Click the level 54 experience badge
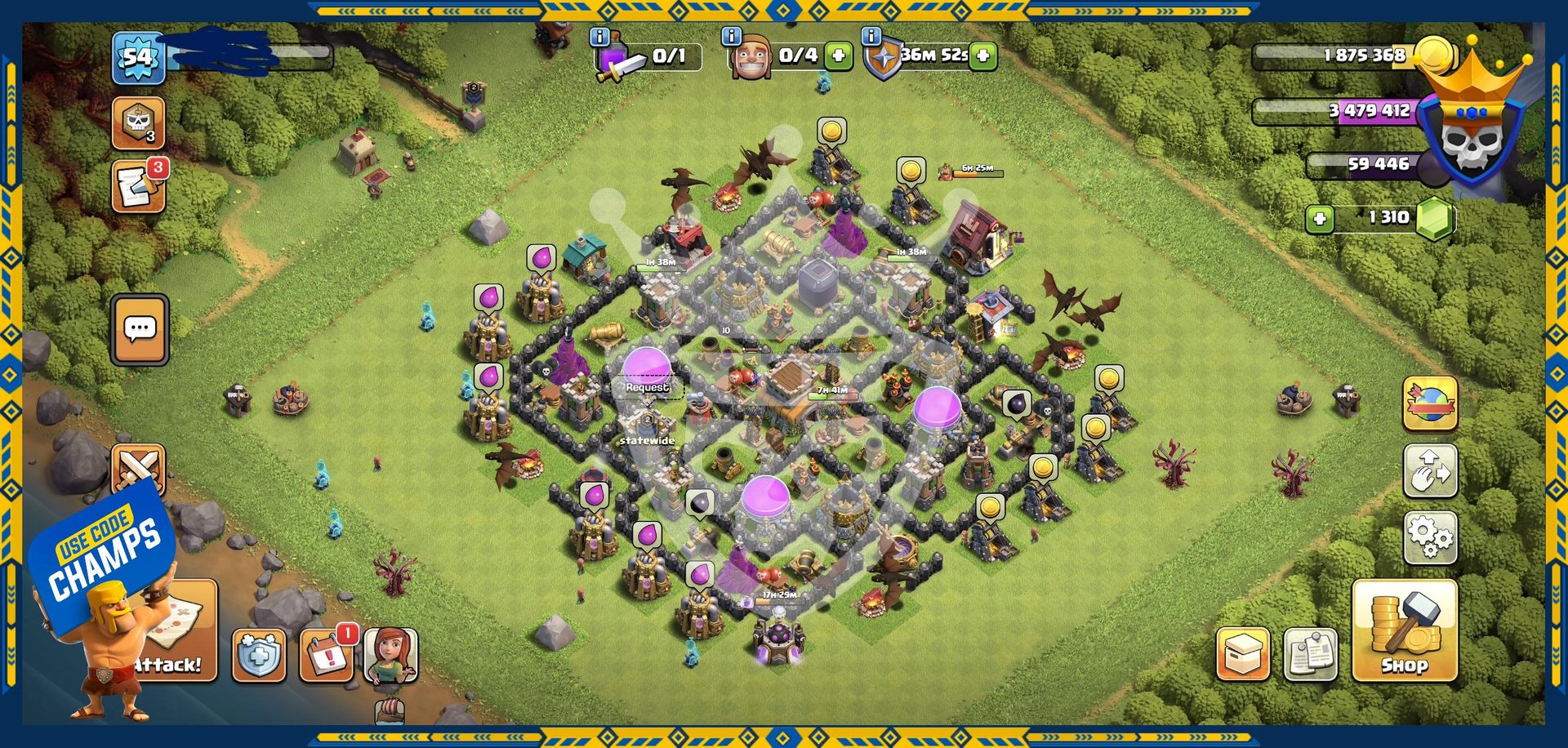The height and width of the screenshot is (748, 1568). pos(138,57)
